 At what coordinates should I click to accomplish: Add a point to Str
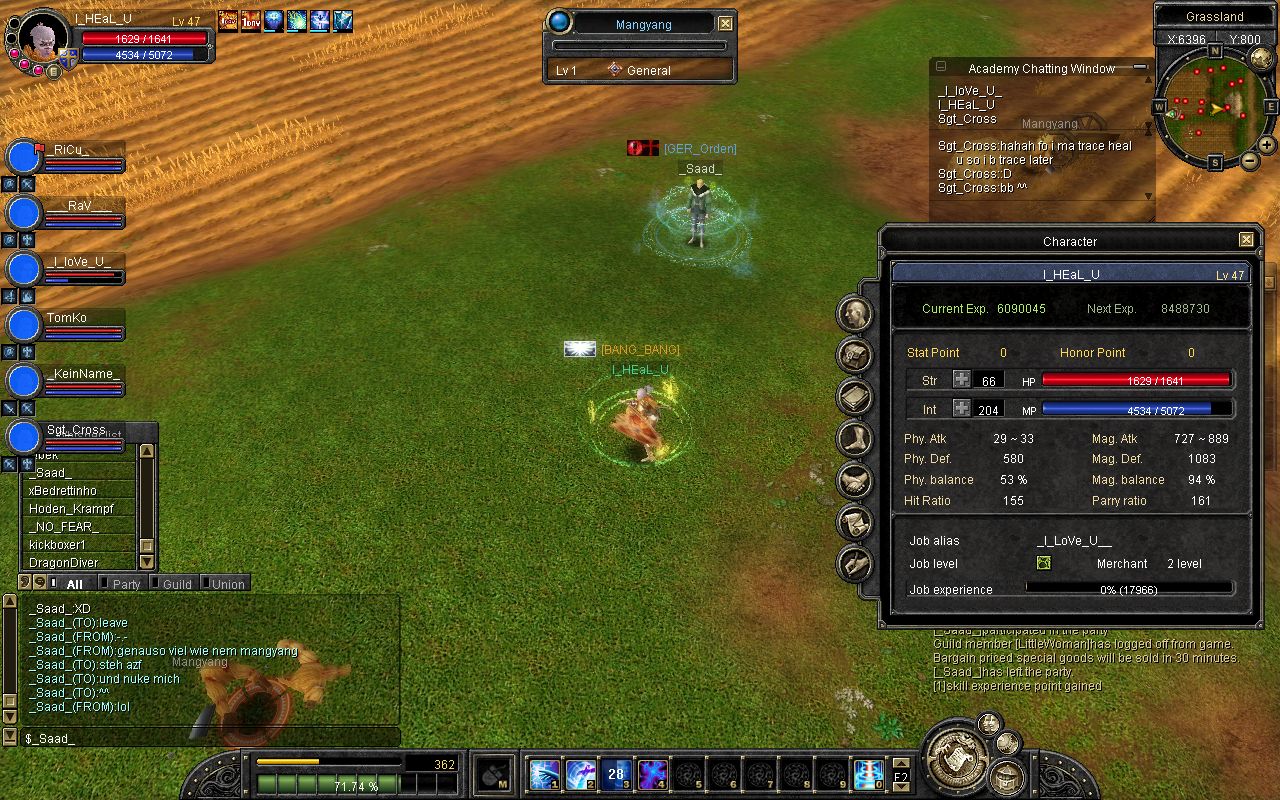point(961,380)
